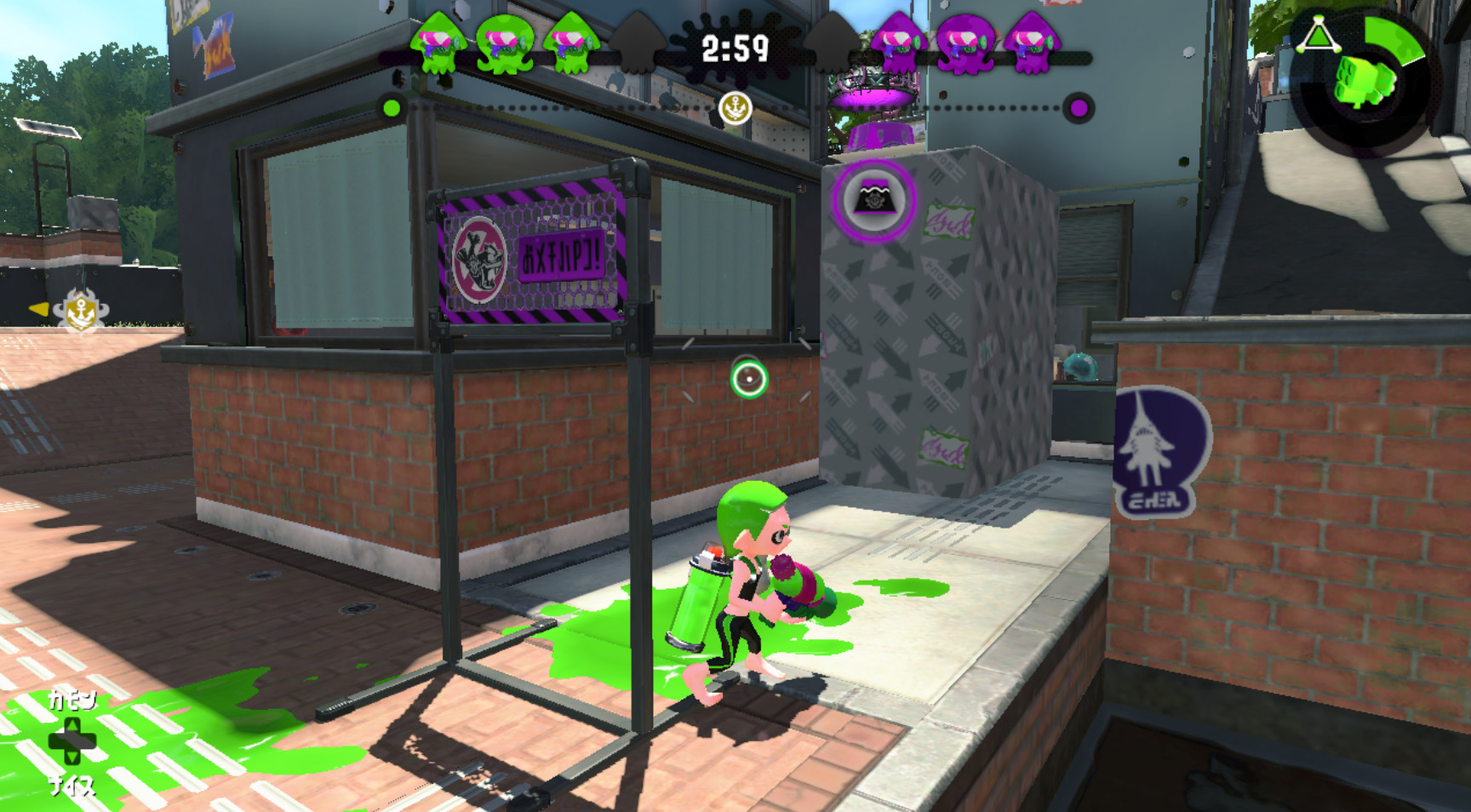Click the green team progress dot on the left
Screen dimensions: 1471x812
coord(391,108)
